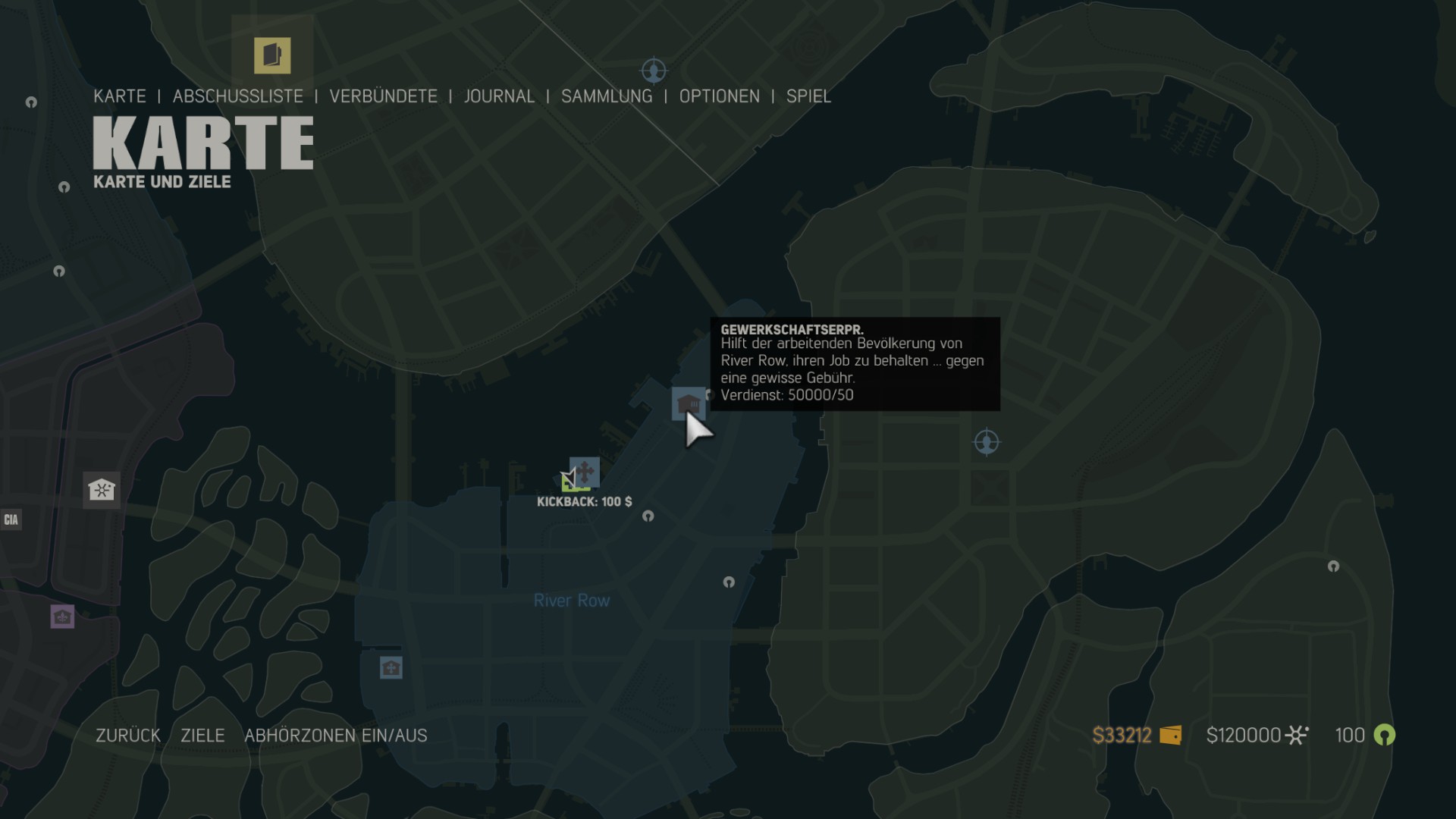This screenshot has width=1456, height=819.
Task: Select the CIA map marker
Action: pos(11,519)
